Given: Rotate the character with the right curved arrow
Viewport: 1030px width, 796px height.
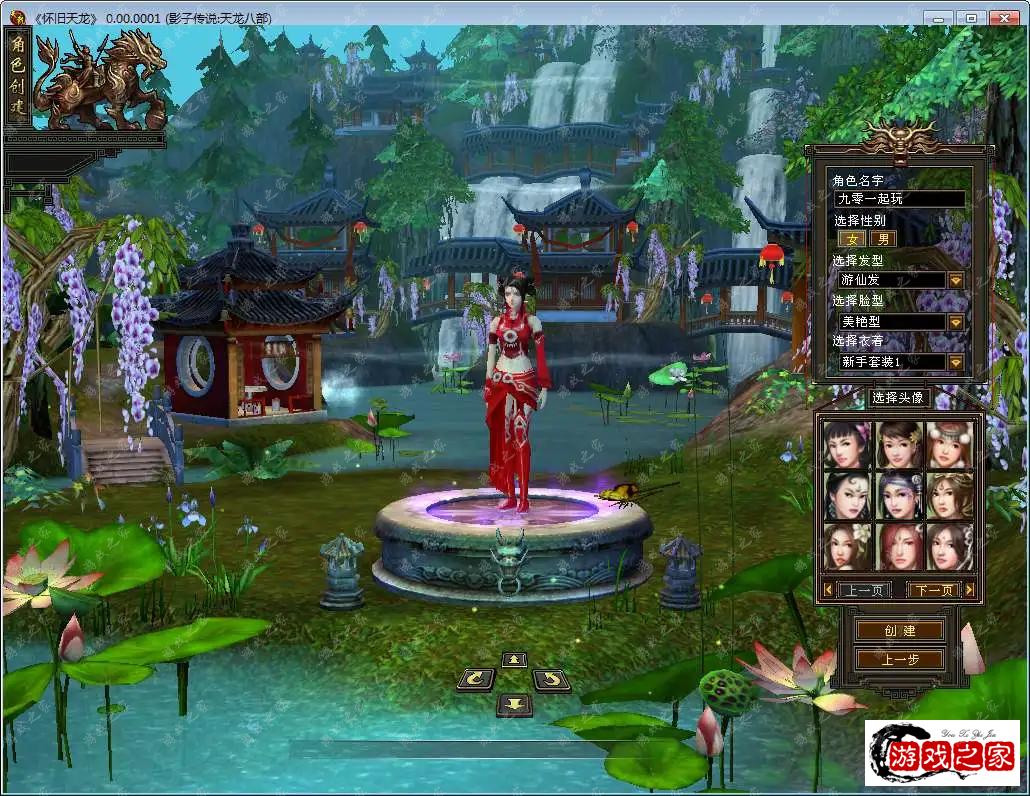Looking at the screenshot, I should [551, 680].
